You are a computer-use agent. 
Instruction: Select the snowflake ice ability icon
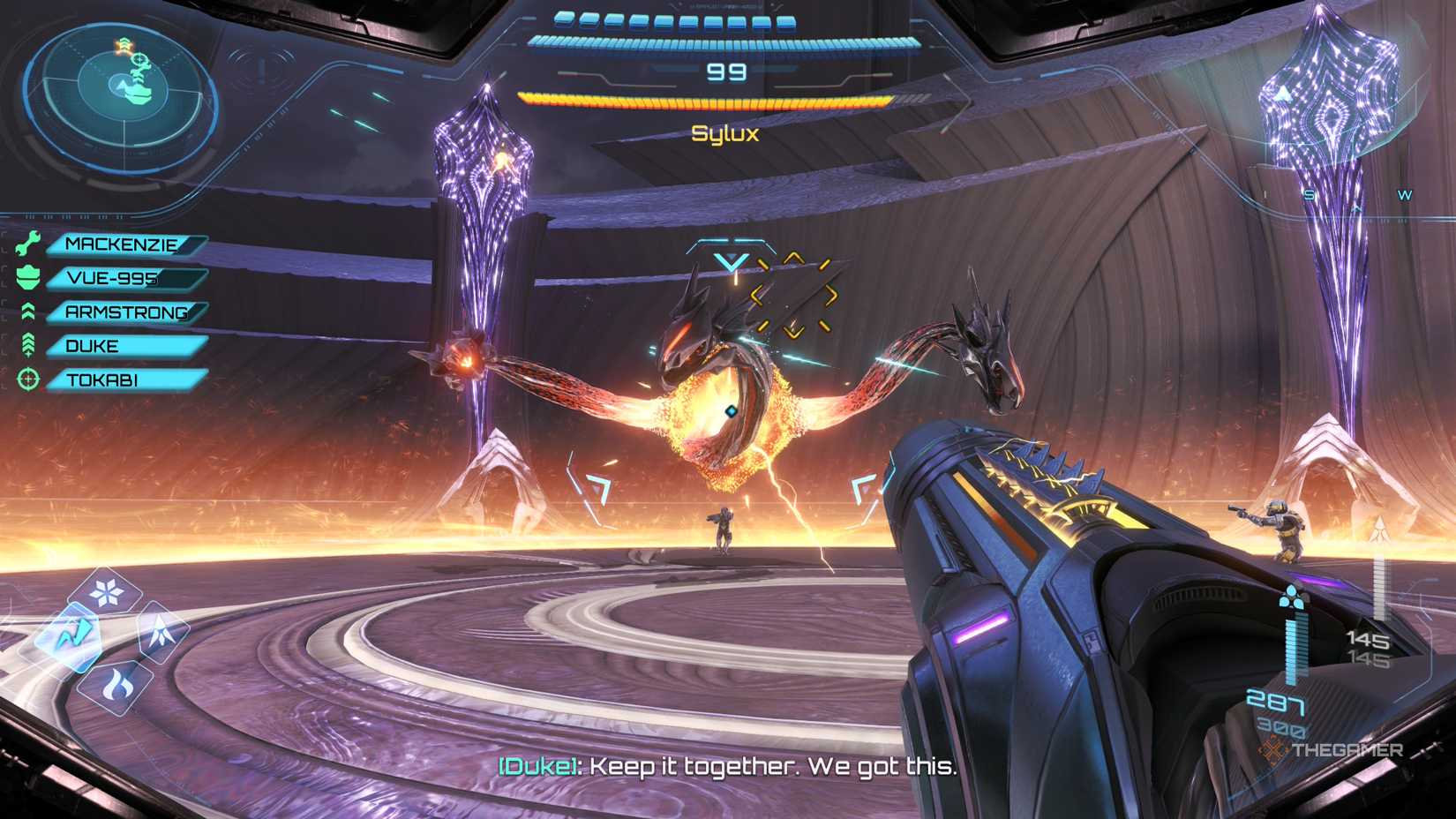point(105,591)
